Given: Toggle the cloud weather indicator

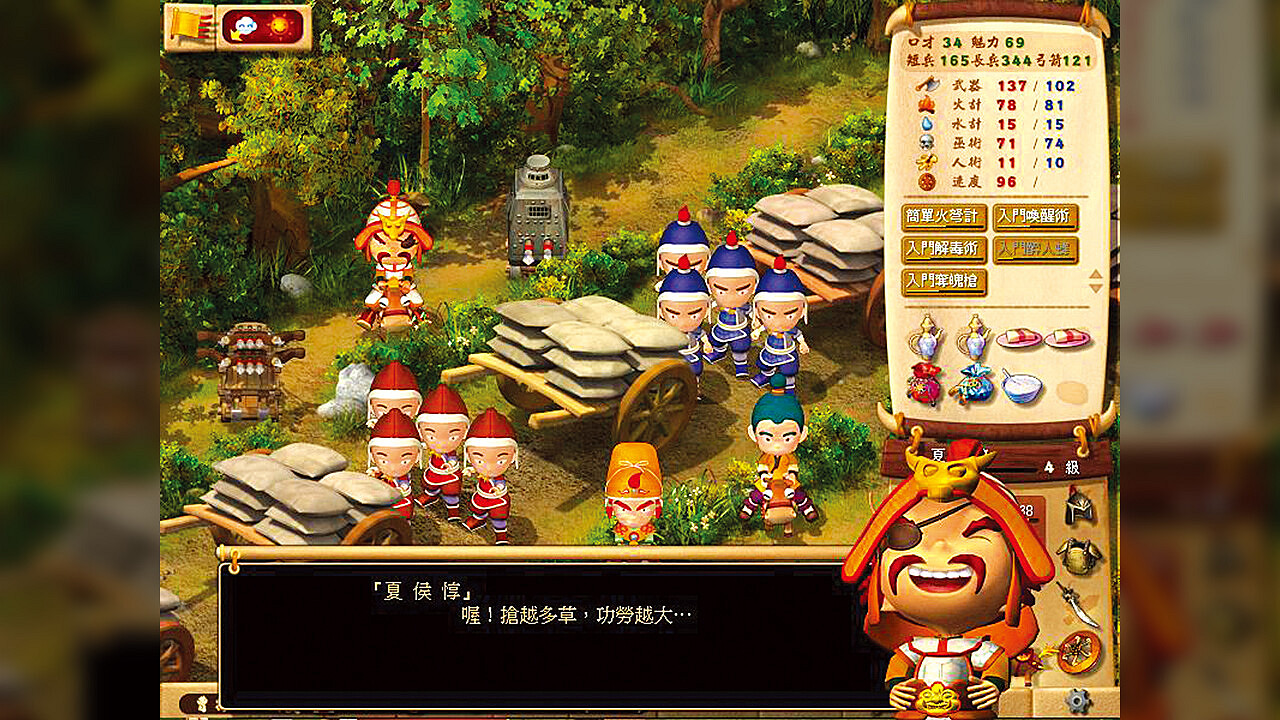Looking at the screenshot, I should coord(245,25).
